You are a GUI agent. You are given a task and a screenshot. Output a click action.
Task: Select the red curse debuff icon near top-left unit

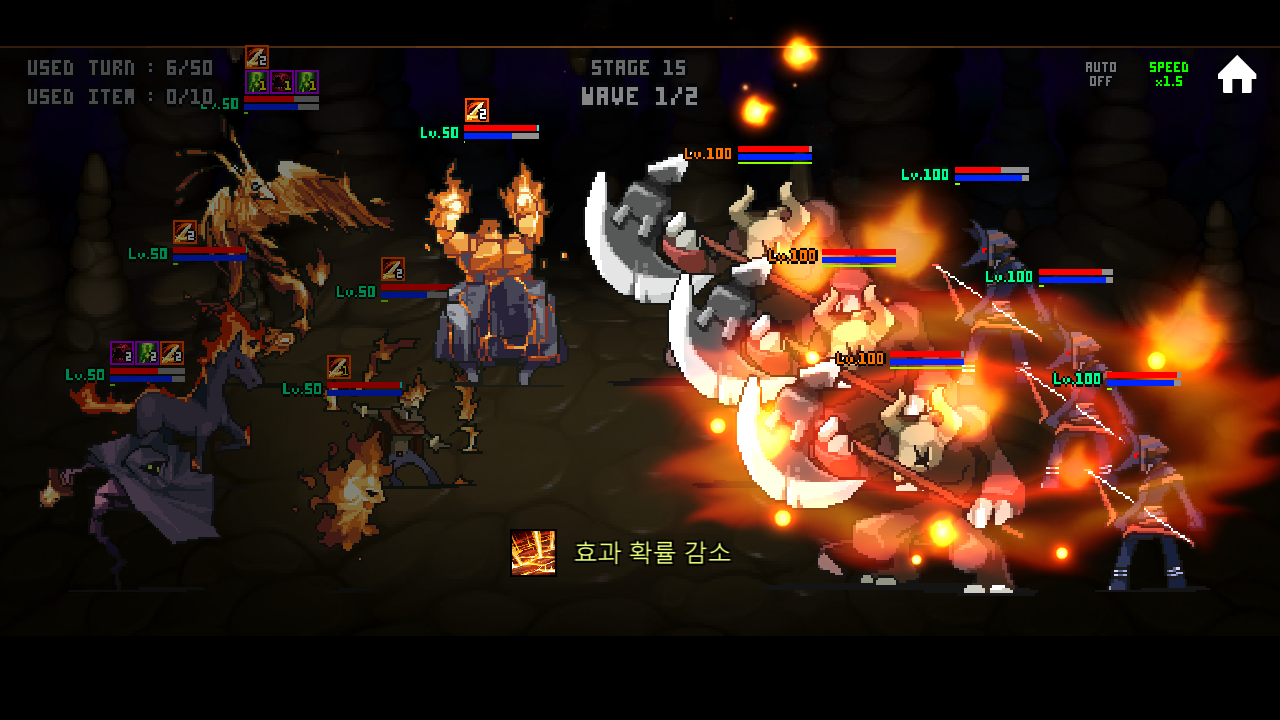pyautogui.click(x=282, y=82)
